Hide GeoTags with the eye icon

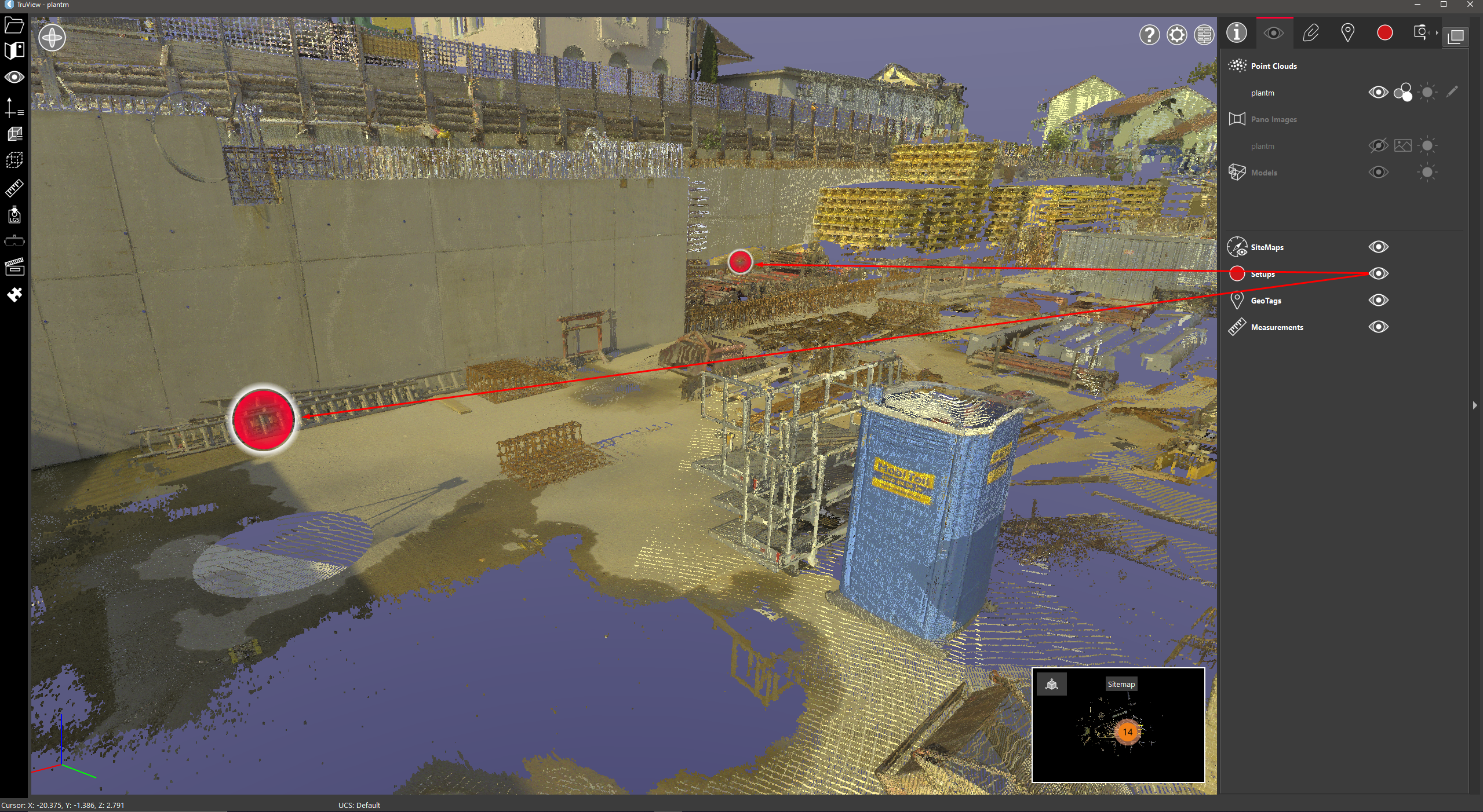point(1378,301)
